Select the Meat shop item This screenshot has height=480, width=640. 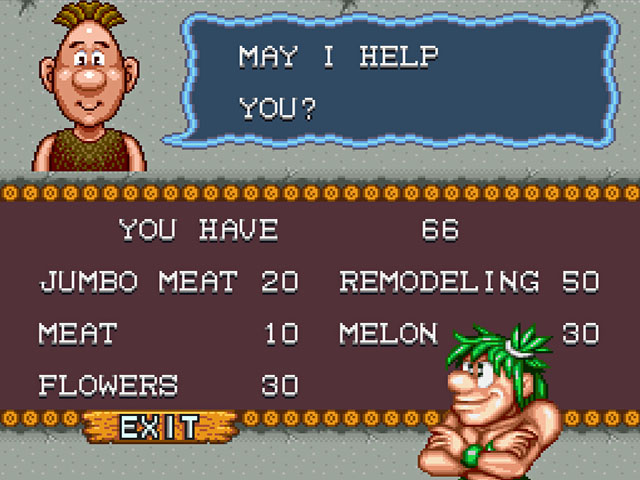(78, 333)
